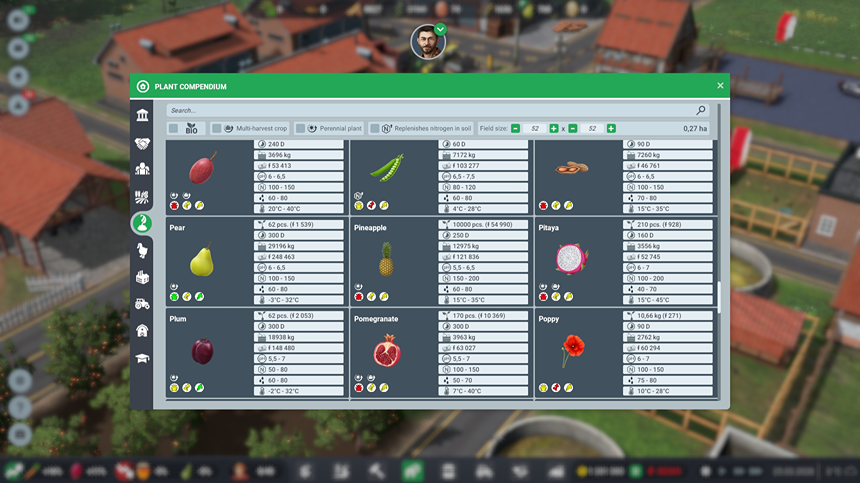Increase the second field size value
Viewport: 860px width, 483px height.
pyautogui.click(x=611, y=129)
